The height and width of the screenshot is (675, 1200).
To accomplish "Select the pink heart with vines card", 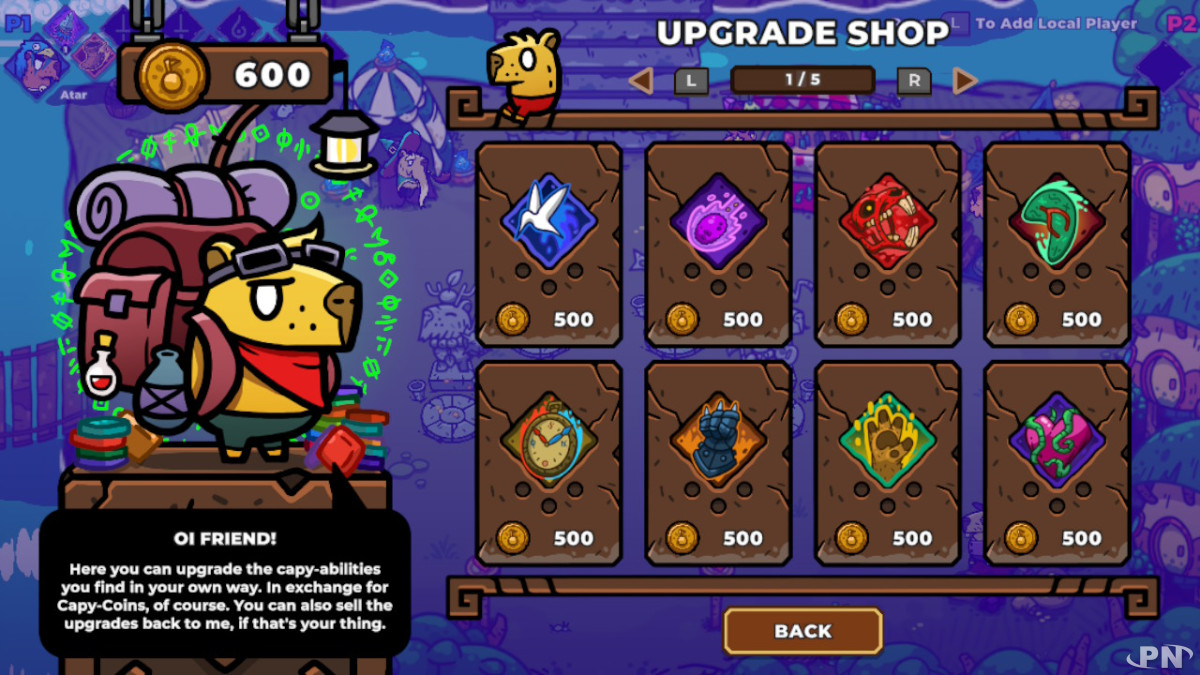I will pos(1057,463).
